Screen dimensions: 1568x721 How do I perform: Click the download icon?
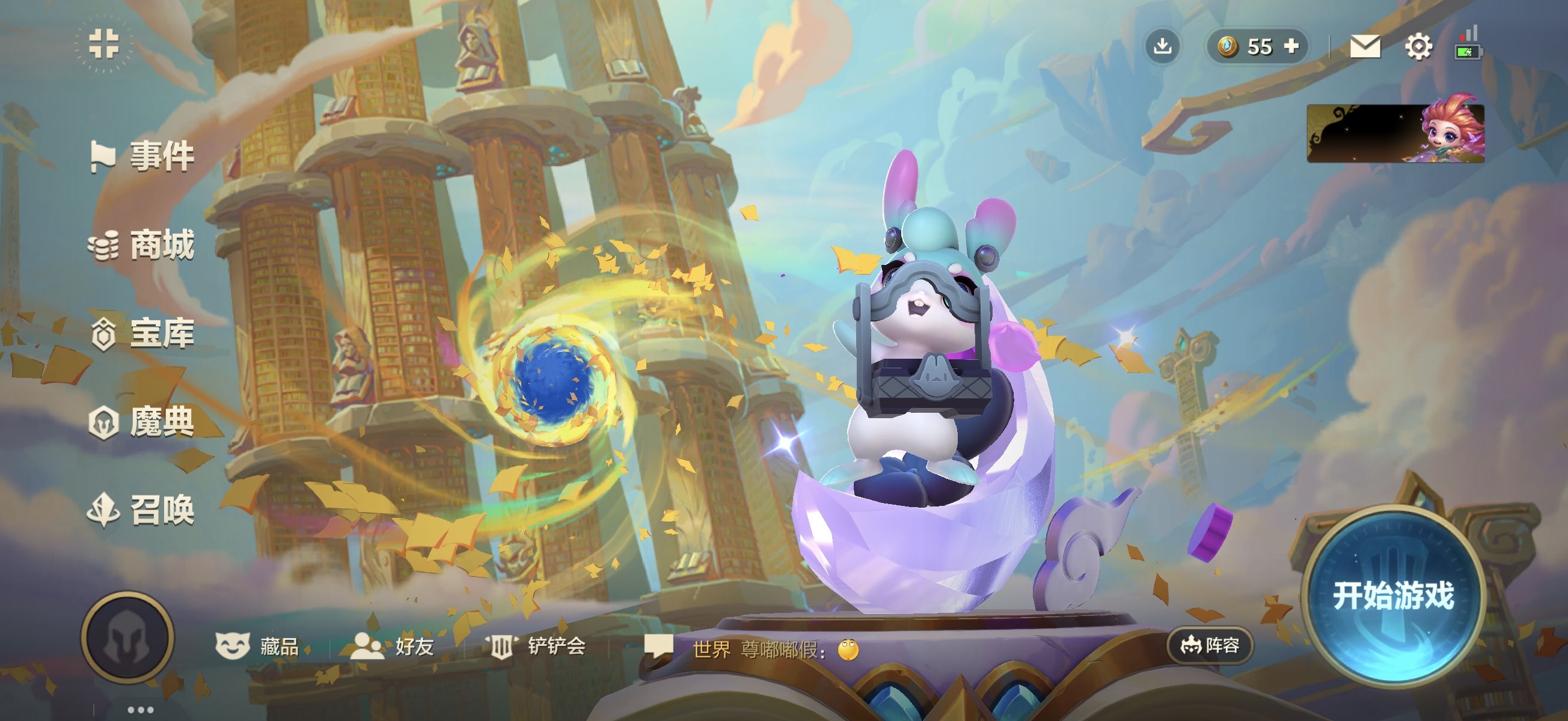1163,46
